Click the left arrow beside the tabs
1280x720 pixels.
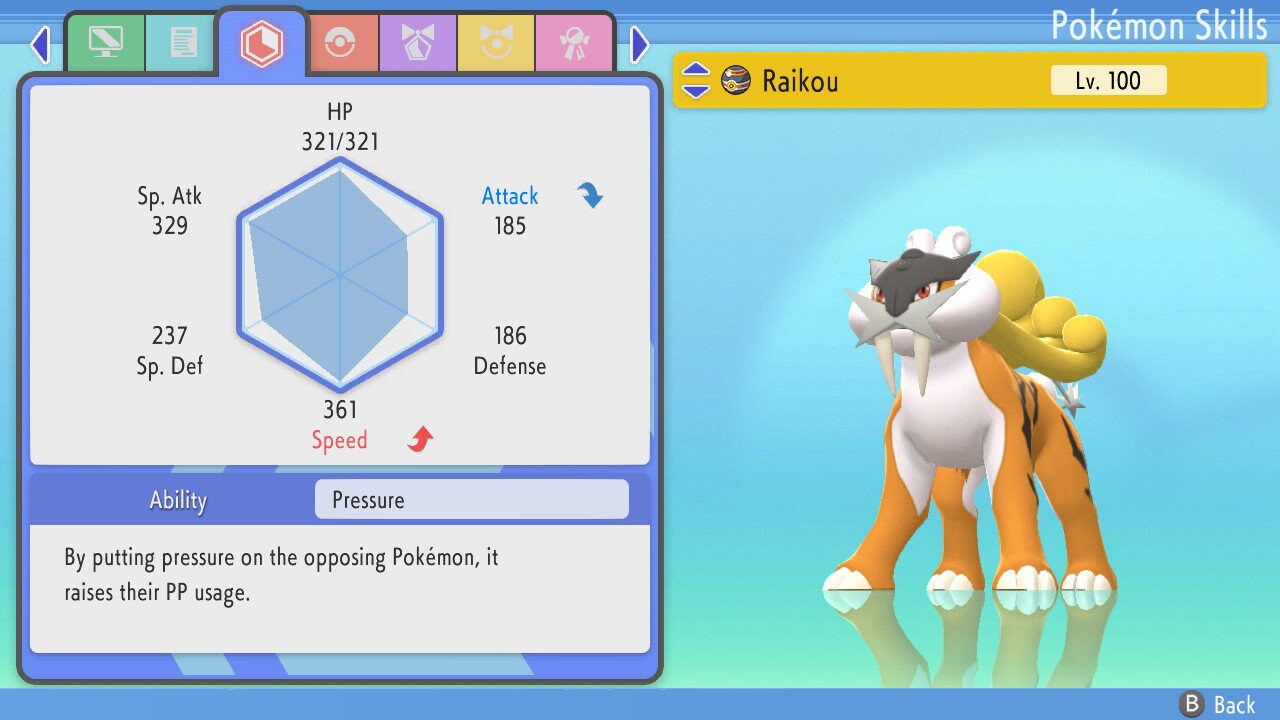[40, 44]
